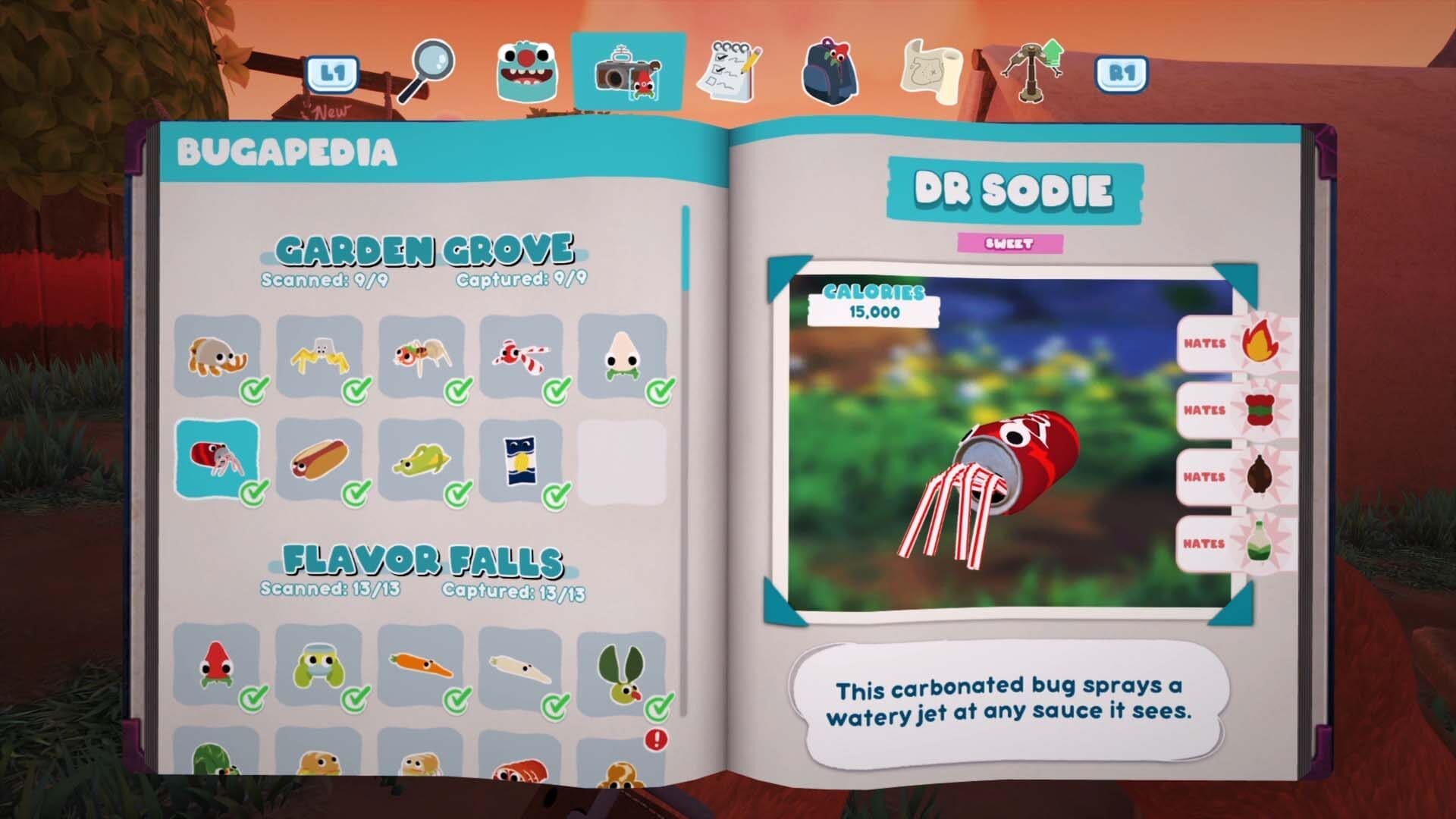Choose the hot dog bug entry
The image size is (1456, 819).
click(319, 459)
